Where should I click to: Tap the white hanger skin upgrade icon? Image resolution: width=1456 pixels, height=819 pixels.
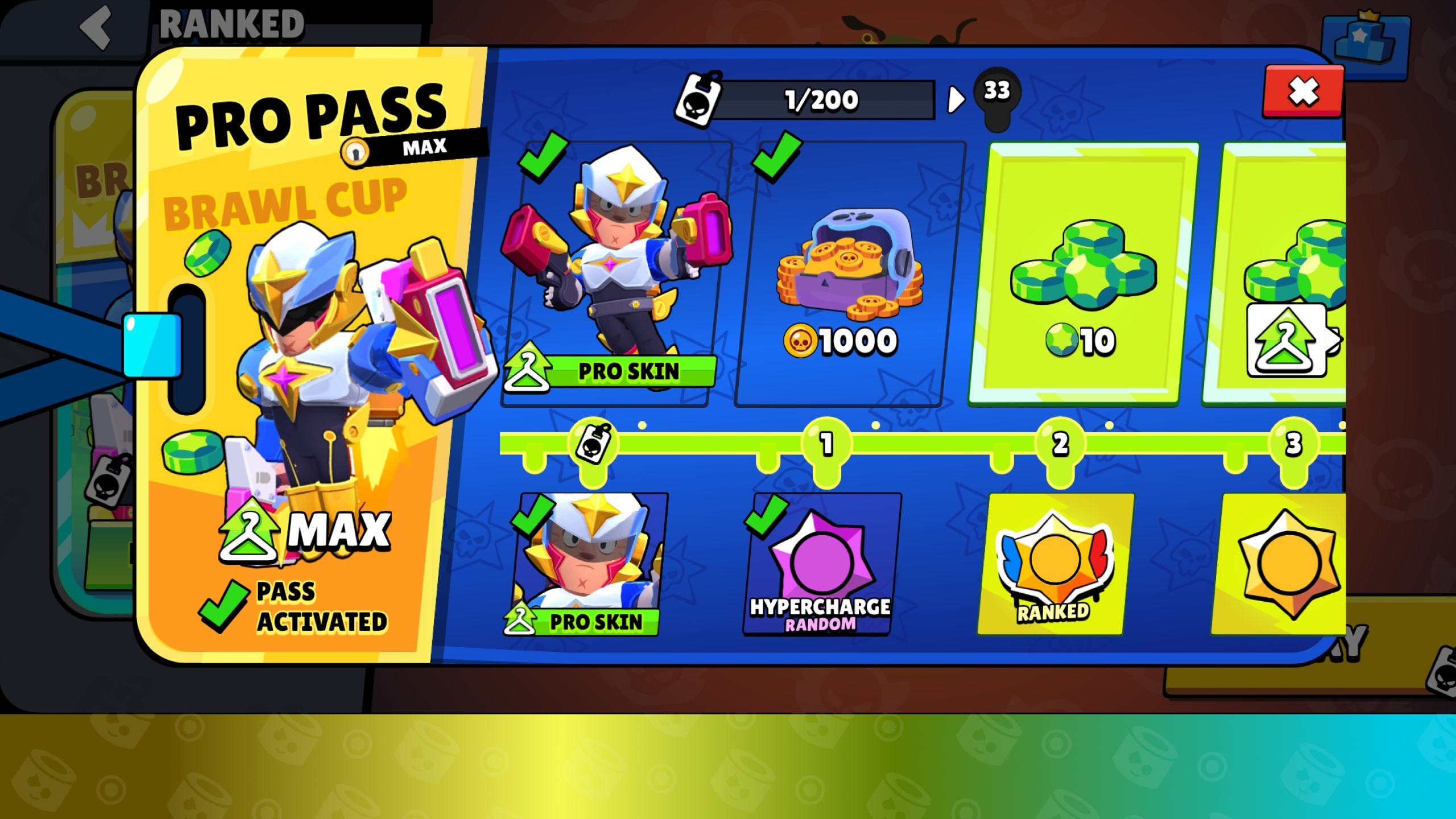coord(1287,340)
